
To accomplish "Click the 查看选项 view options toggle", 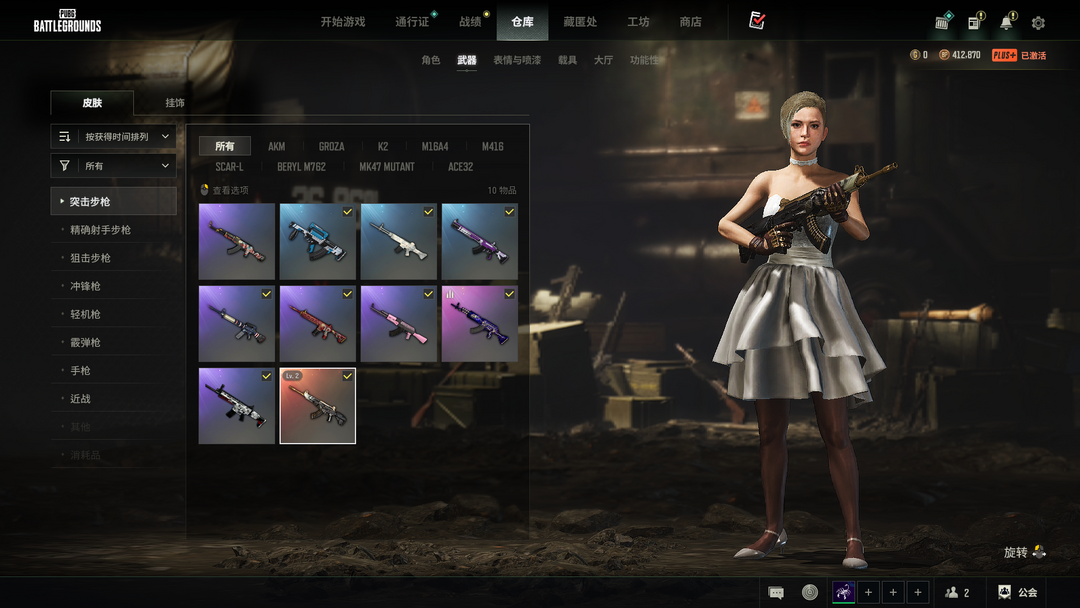I will click(x=225, y=190).
